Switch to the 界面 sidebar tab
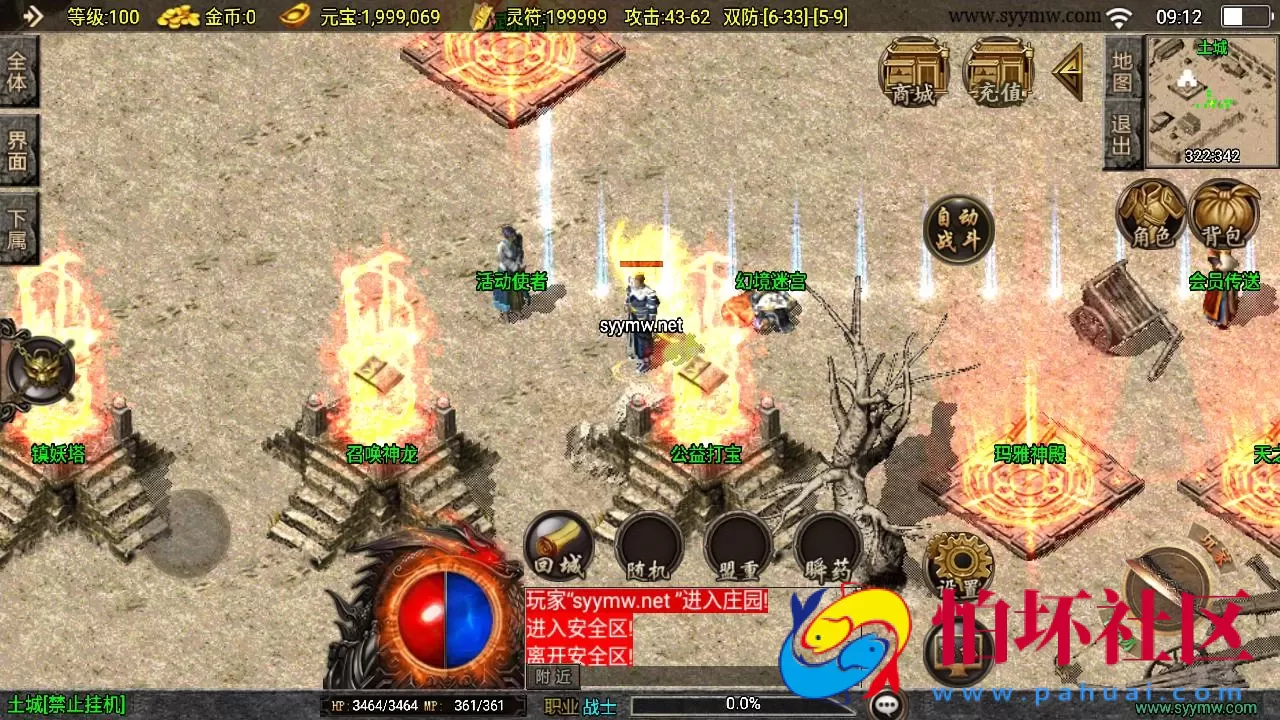The image size is (1280, 720). (19, 148)
